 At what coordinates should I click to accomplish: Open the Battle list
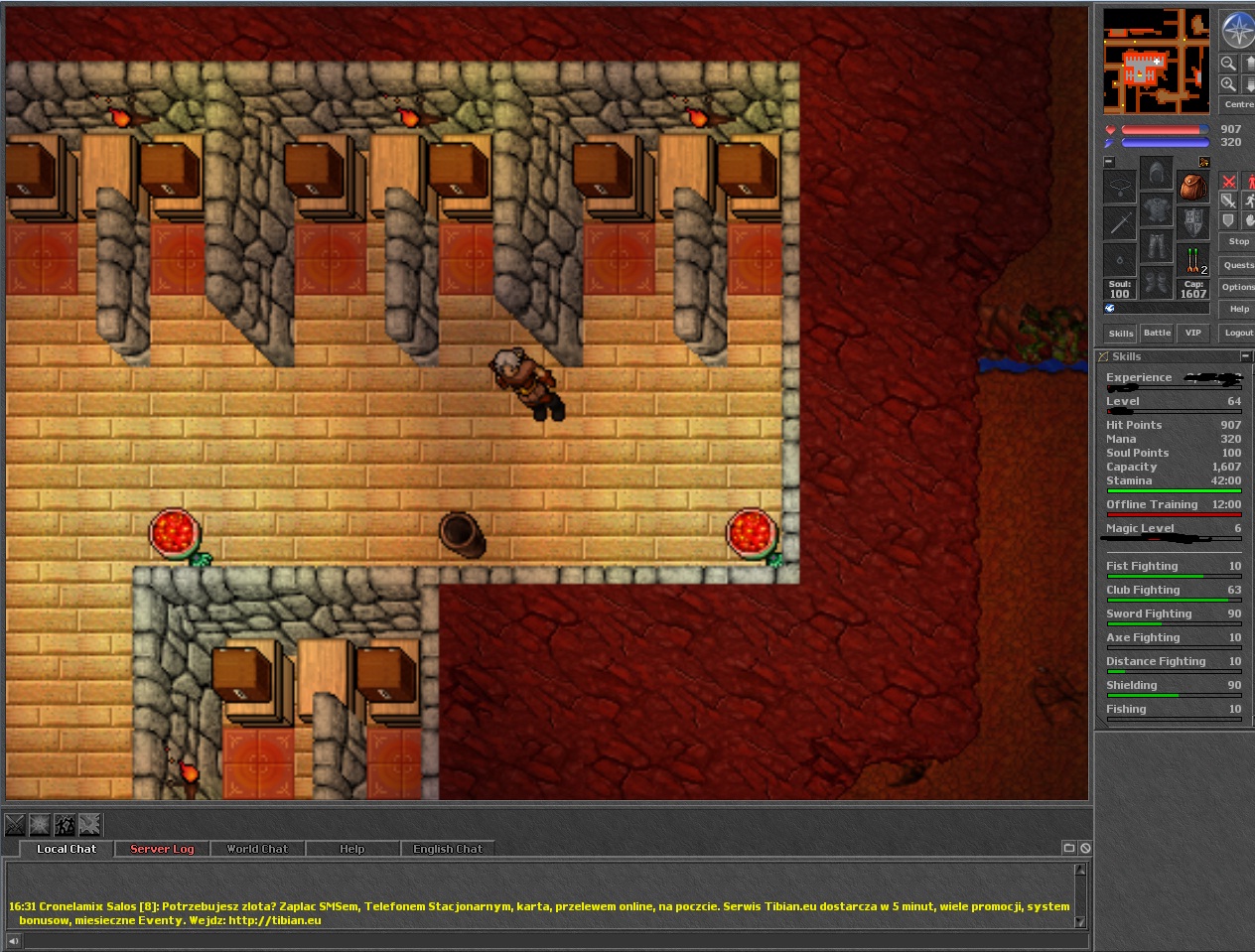tap(1157, 334)
